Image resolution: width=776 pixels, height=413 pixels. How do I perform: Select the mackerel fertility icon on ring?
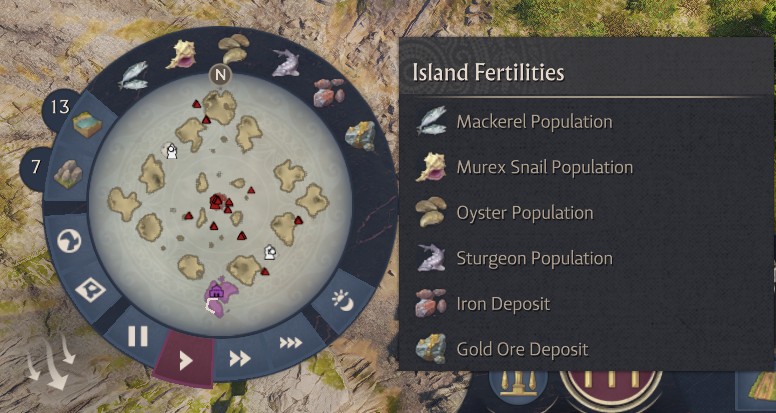pyautogui.click(x=133, y=75)
